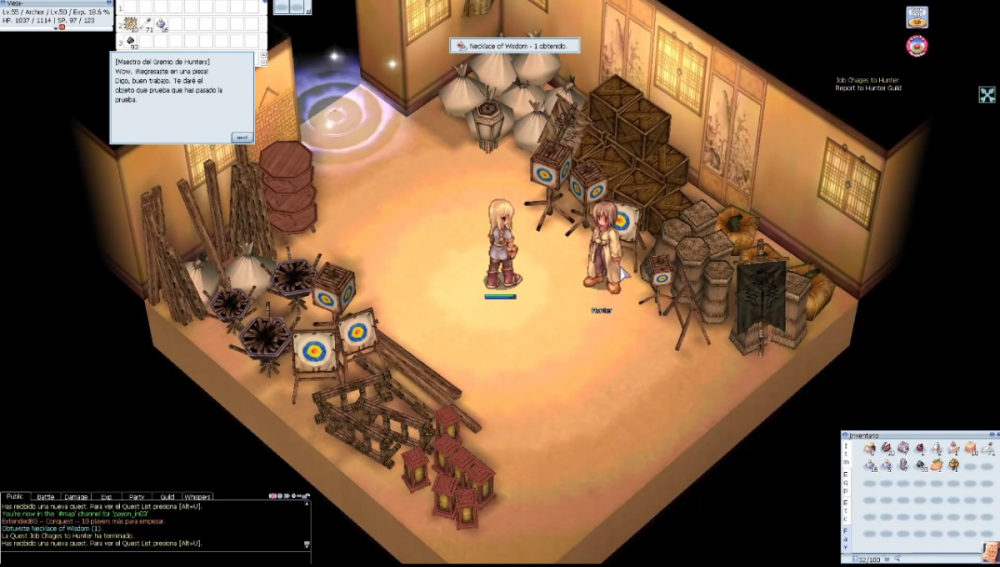Use the hotbar item with 93 count
Viewport: 1000px width, 567px height.
pyautogui.click(x=132, y=42)
